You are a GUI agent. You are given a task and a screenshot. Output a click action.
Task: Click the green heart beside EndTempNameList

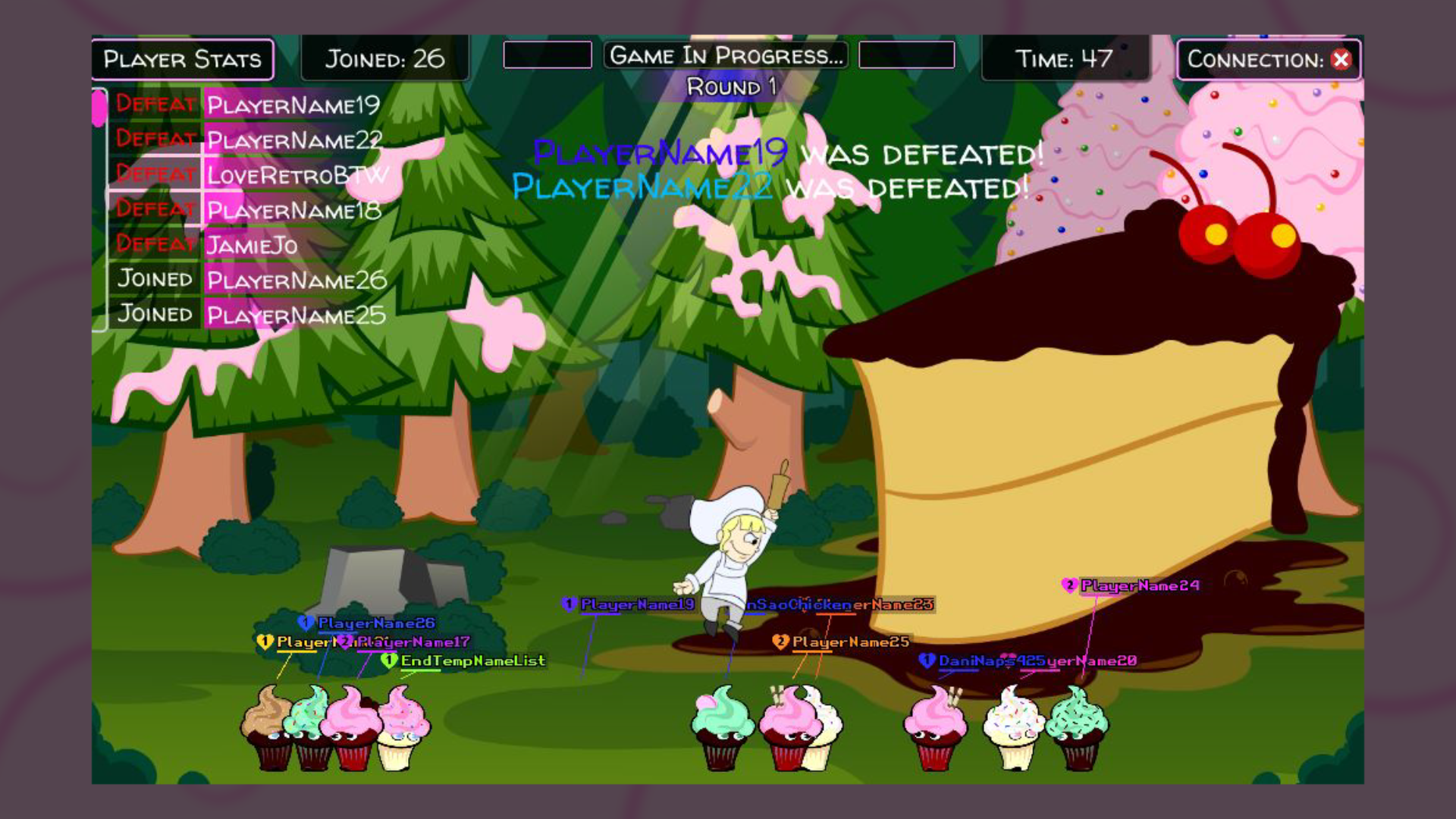[388, 661]
